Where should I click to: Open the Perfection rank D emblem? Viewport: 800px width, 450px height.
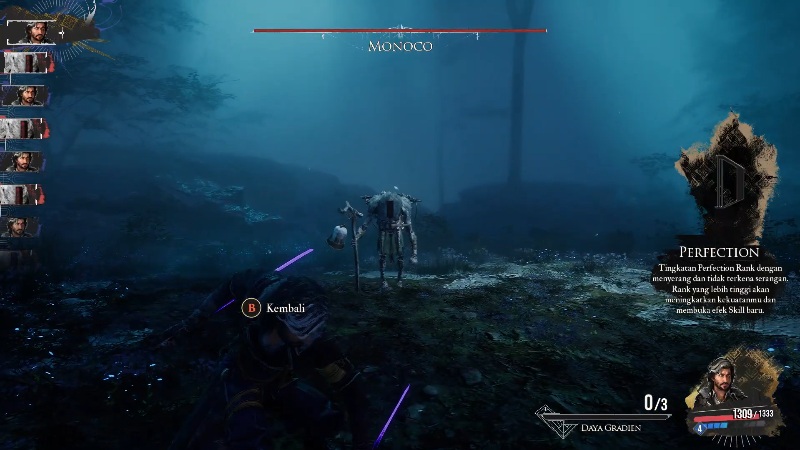point(726,182)
